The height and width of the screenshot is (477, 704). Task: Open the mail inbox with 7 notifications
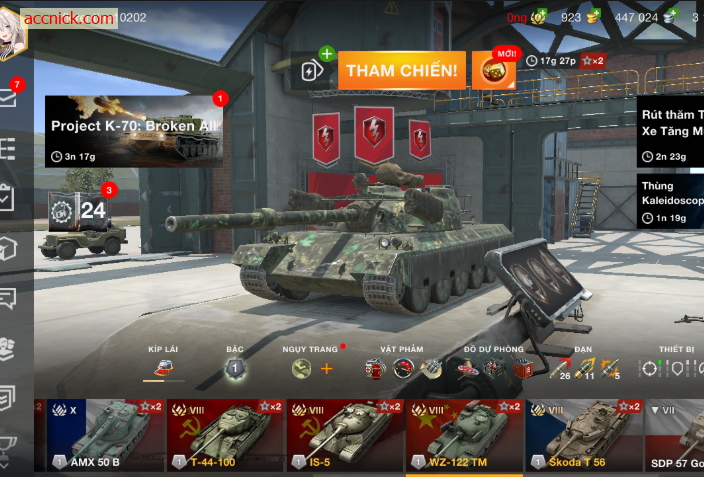(9, 97)
